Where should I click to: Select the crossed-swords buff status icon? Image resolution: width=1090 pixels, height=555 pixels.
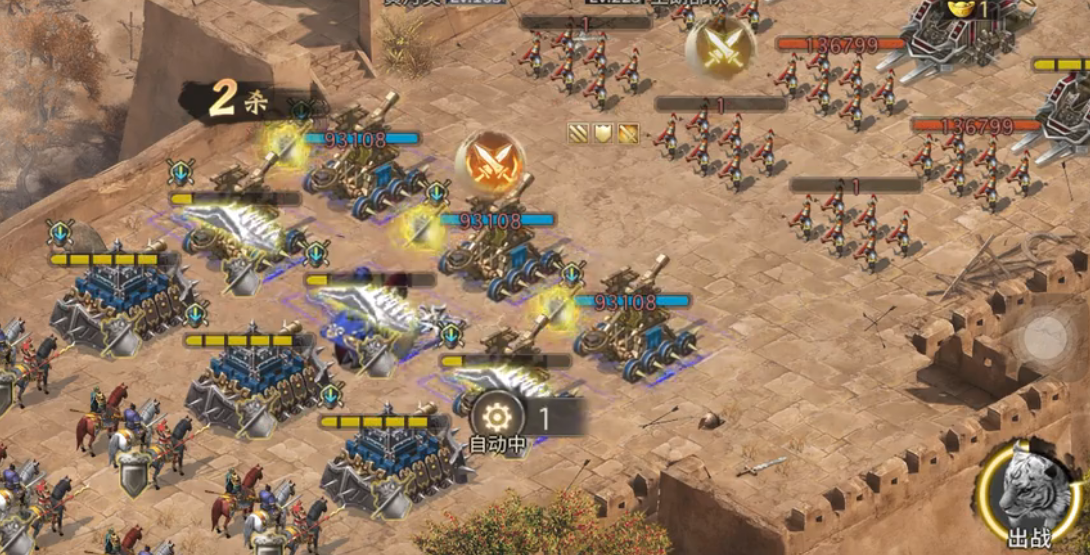[x=628, y=133]
